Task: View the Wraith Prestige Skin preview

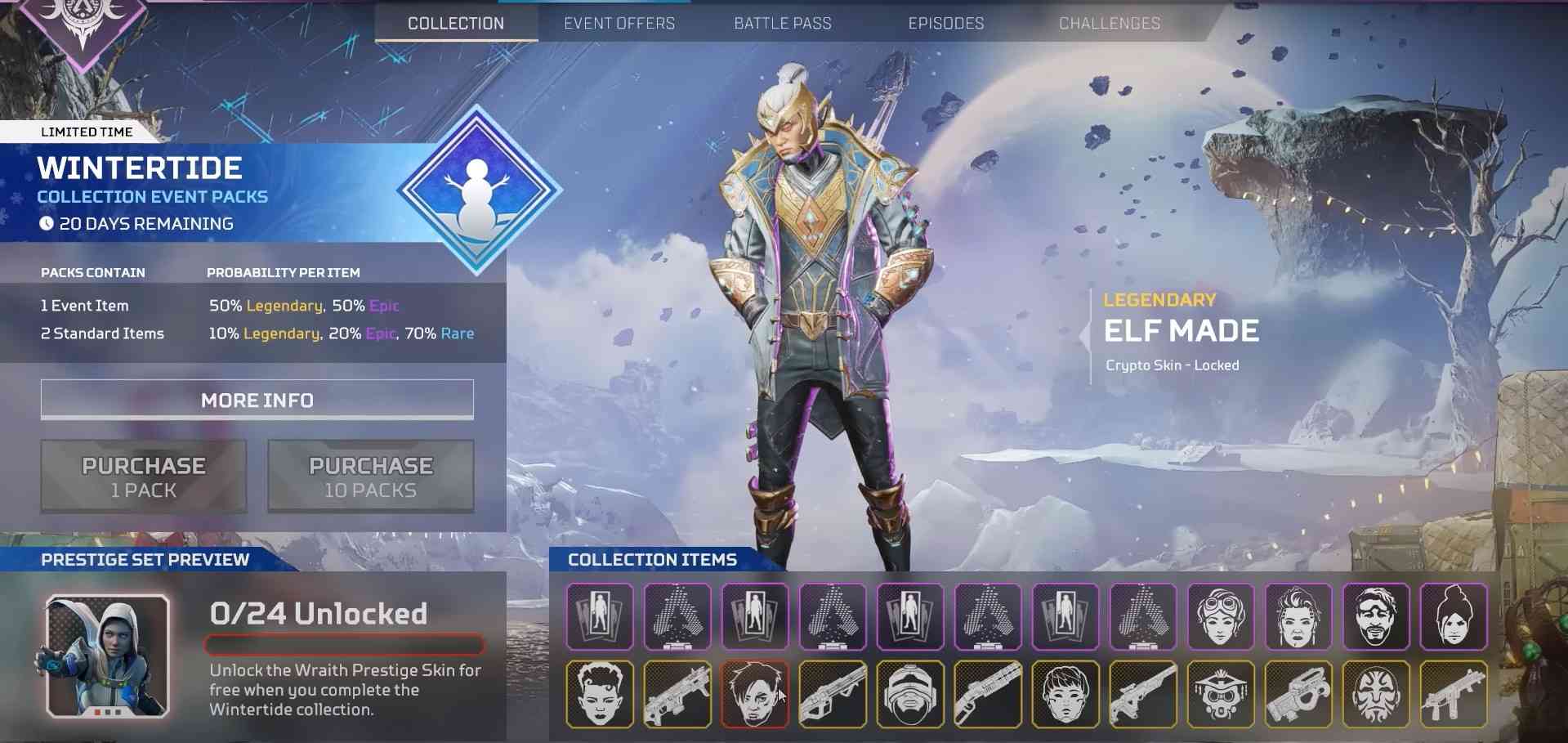Action: (107, 656)
